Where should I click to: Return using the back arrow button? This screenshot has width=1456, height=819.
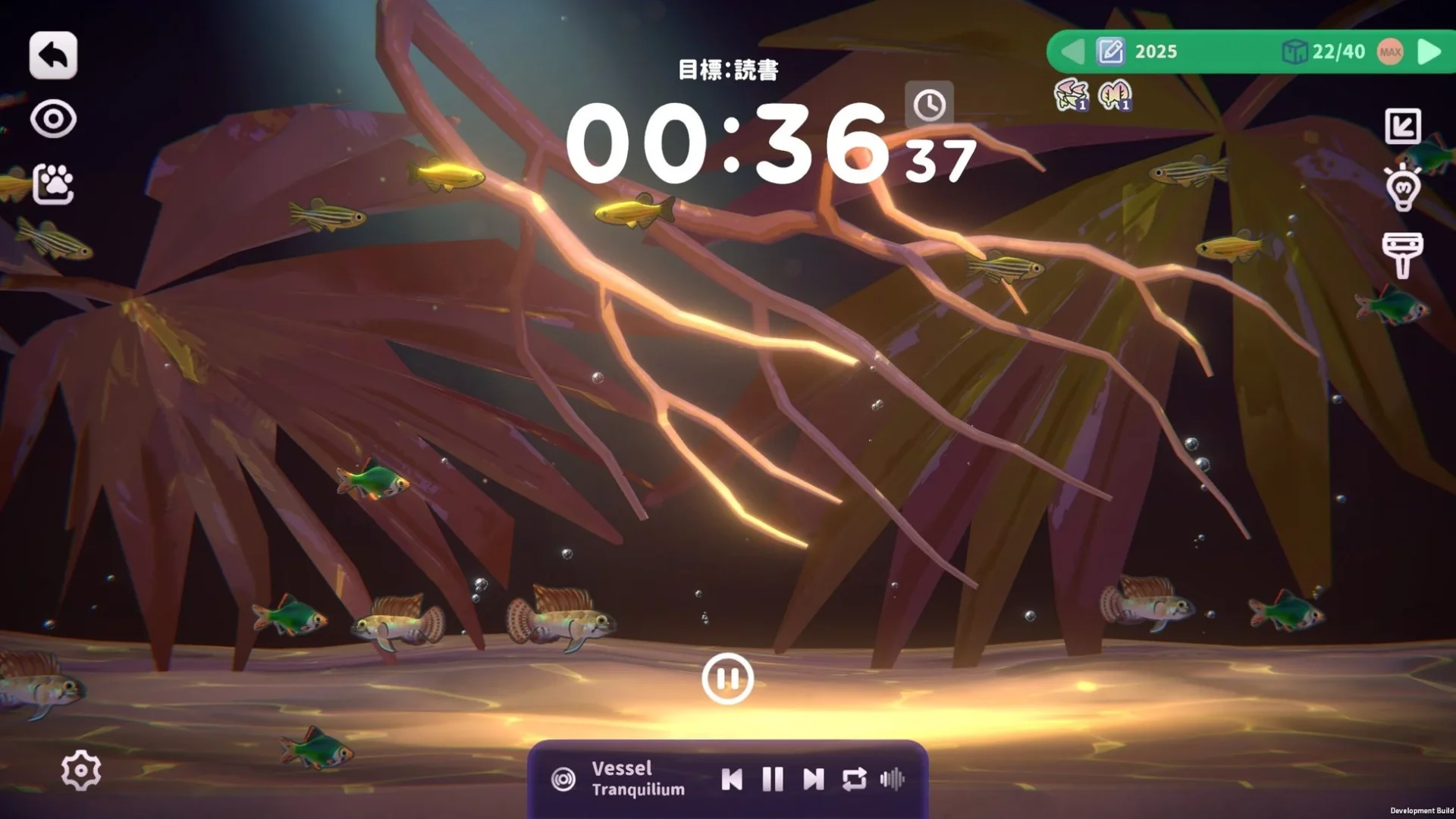point(52,53)
